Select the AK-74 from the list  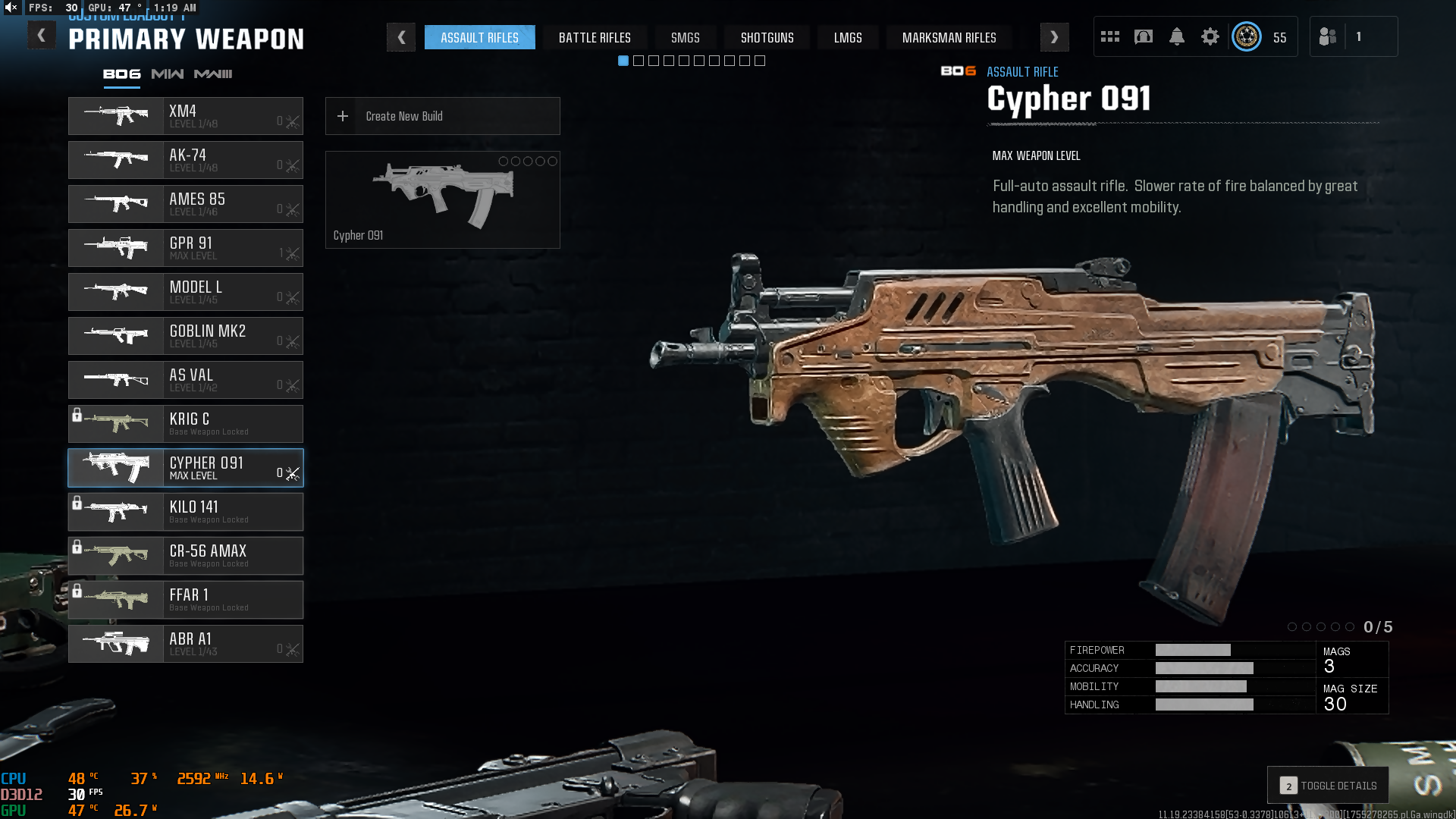(186, 160)
